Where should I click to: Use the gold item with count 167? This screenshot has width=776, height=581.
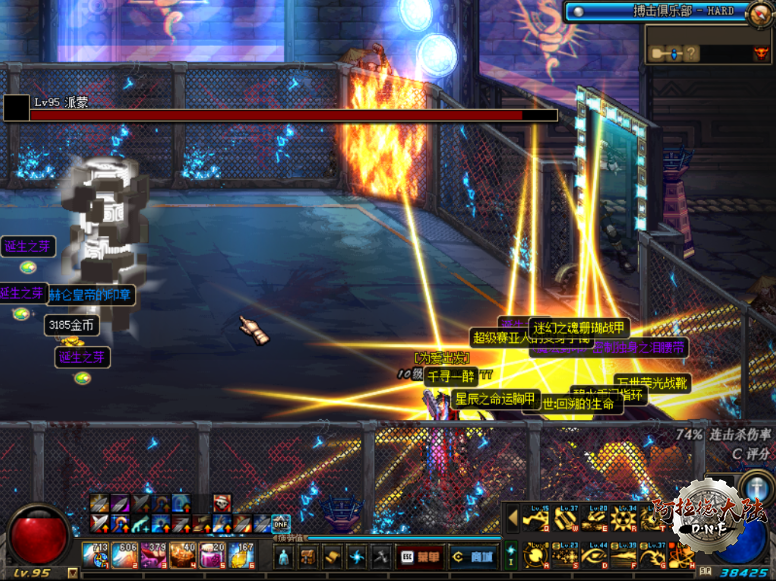[243, 555]
